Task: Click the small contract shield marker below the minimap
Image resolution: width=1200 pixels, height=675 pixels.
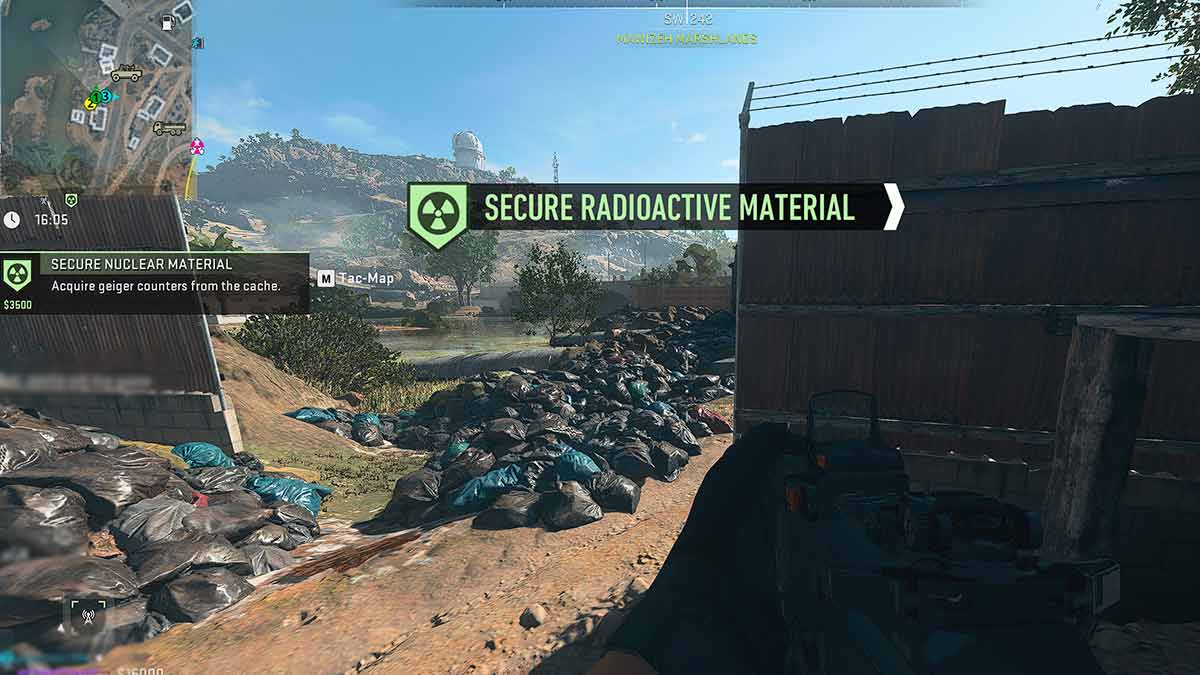Action: click(70, 200)
